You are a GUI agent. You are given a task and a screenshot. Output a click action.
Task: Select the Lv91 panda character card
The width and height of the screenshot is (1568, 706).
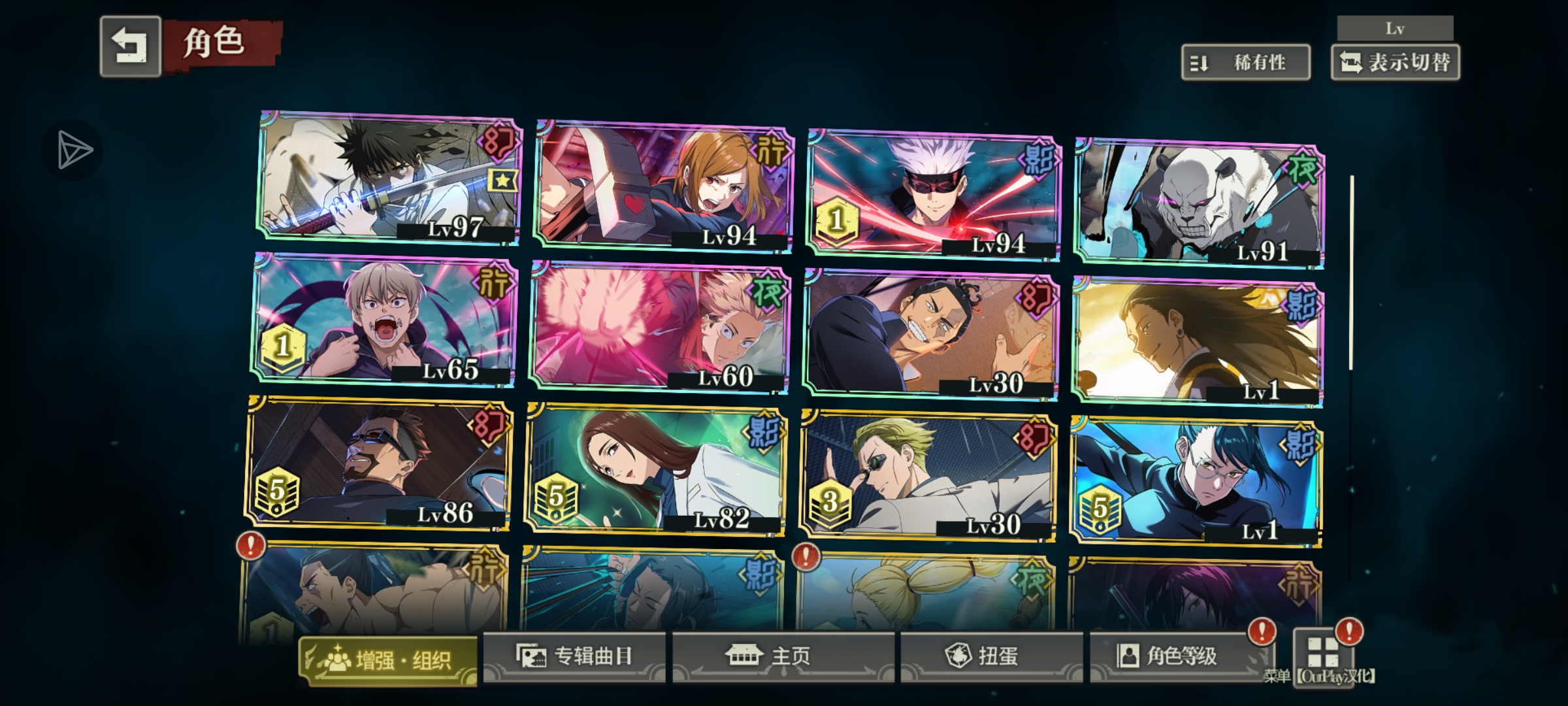[1200, 203]
